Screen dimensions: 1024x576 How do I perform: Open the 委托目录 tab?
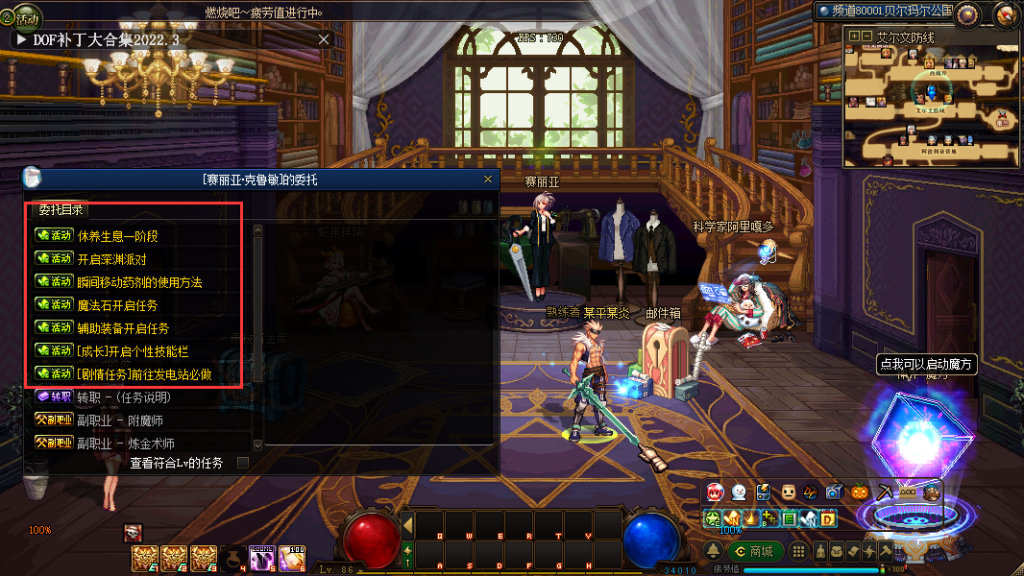pyautogui.click(x=61, y=210)
